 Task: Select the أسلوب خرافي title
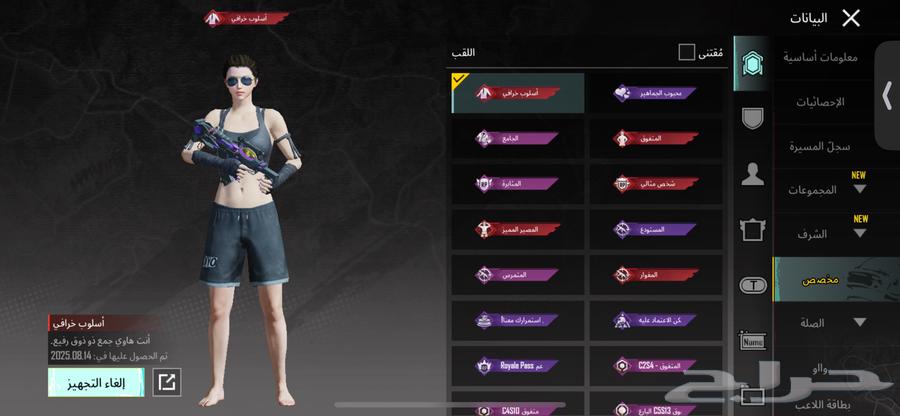point(518,93)
